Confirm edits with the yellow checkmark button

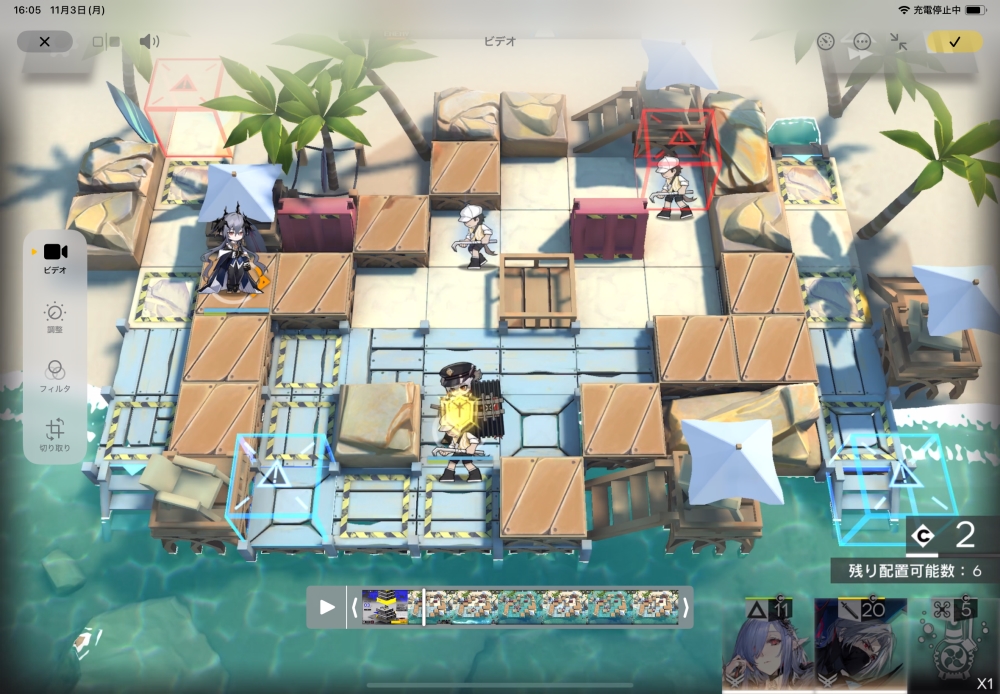click(x=954, y=42)
